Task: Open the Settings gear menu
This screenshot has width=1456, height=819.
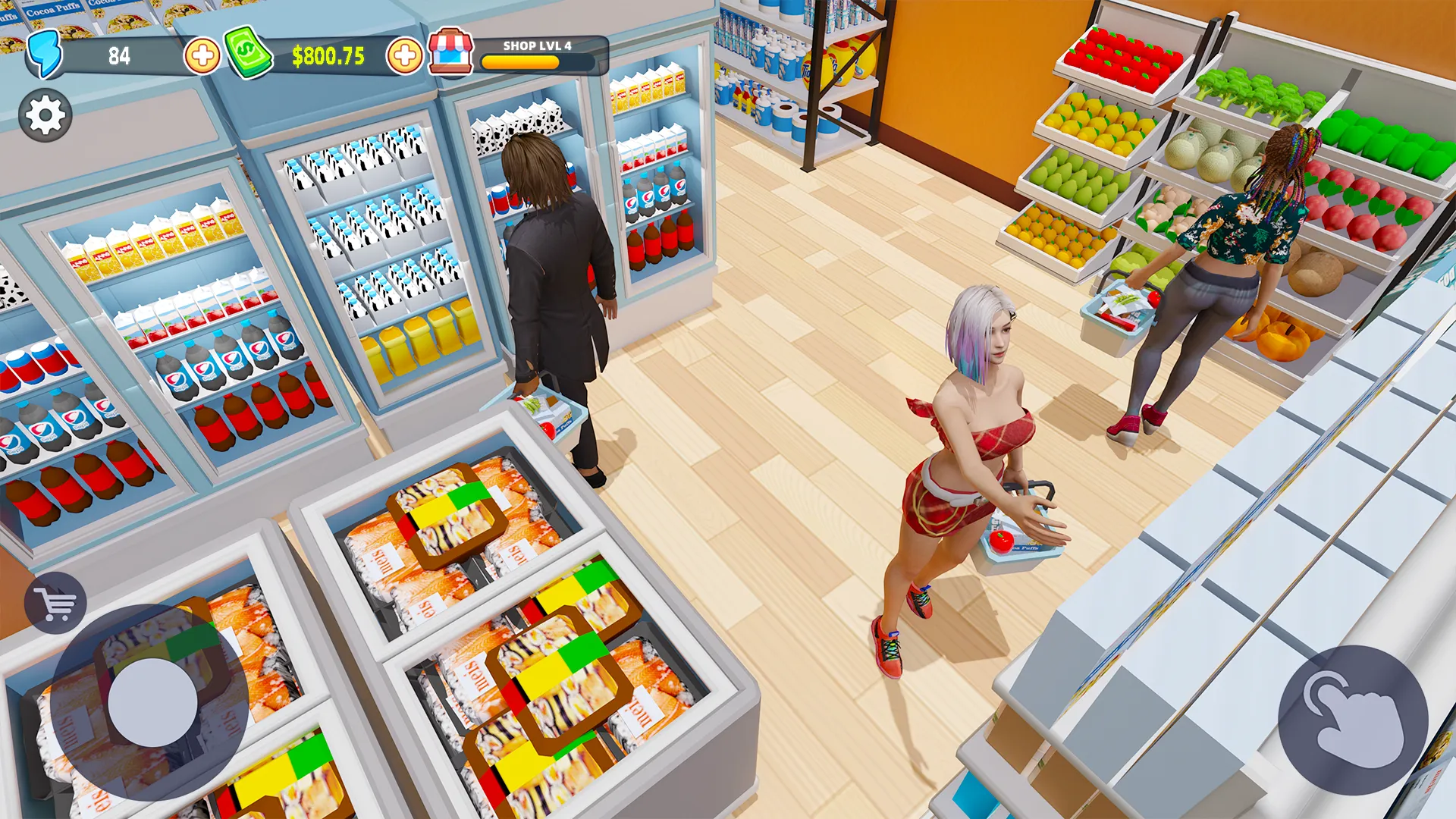Action: coord(45,115)
